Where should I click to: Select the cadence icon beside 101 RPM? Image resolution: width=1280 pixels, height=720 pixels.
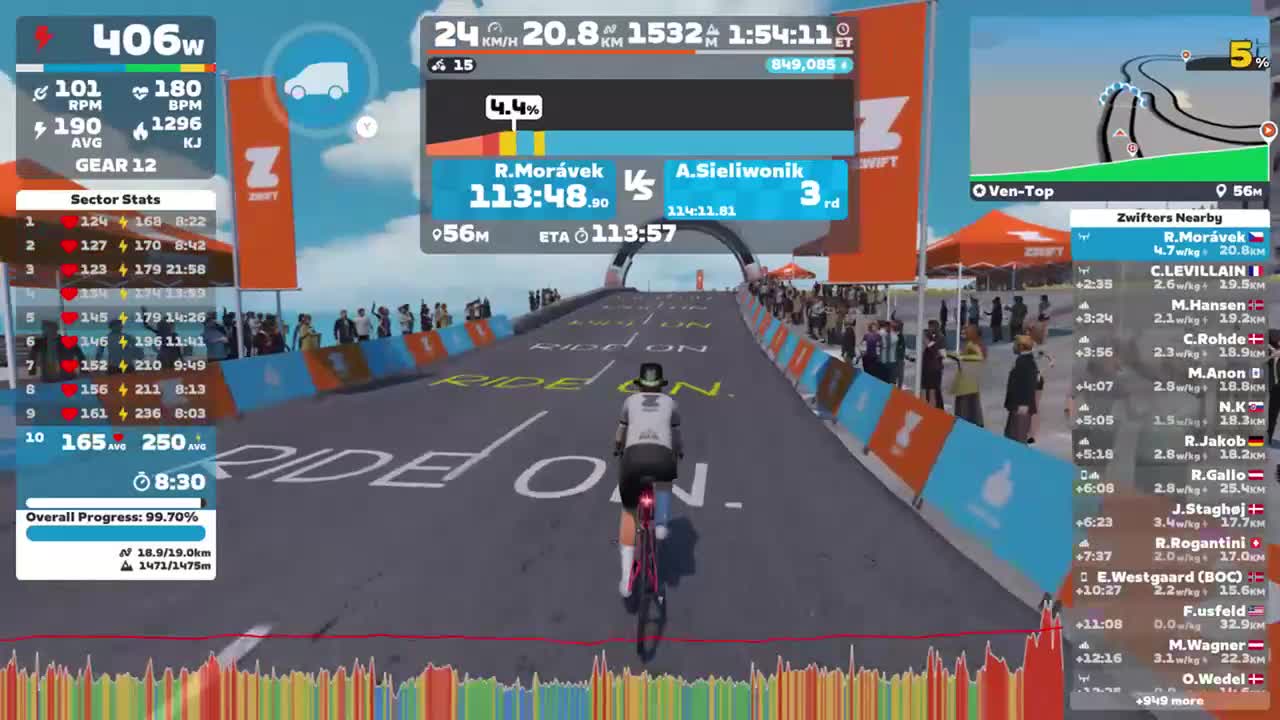(x=41, y=92)
